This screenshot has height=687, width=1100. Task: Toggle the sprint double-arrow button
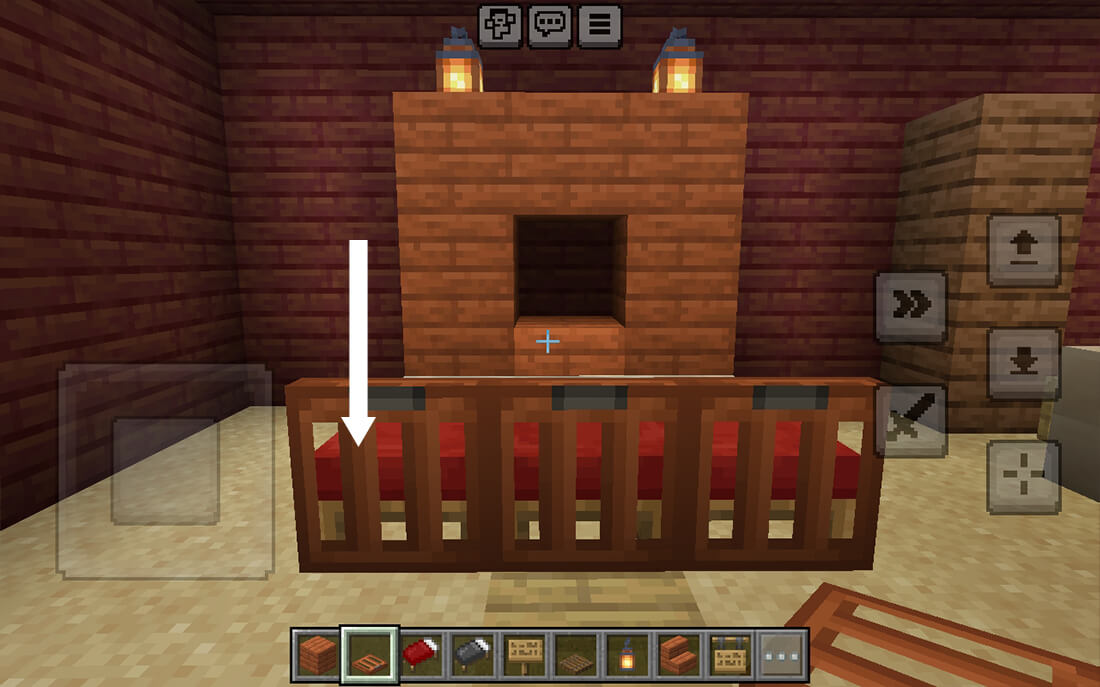pyautogui.click(x=911, y=307)
